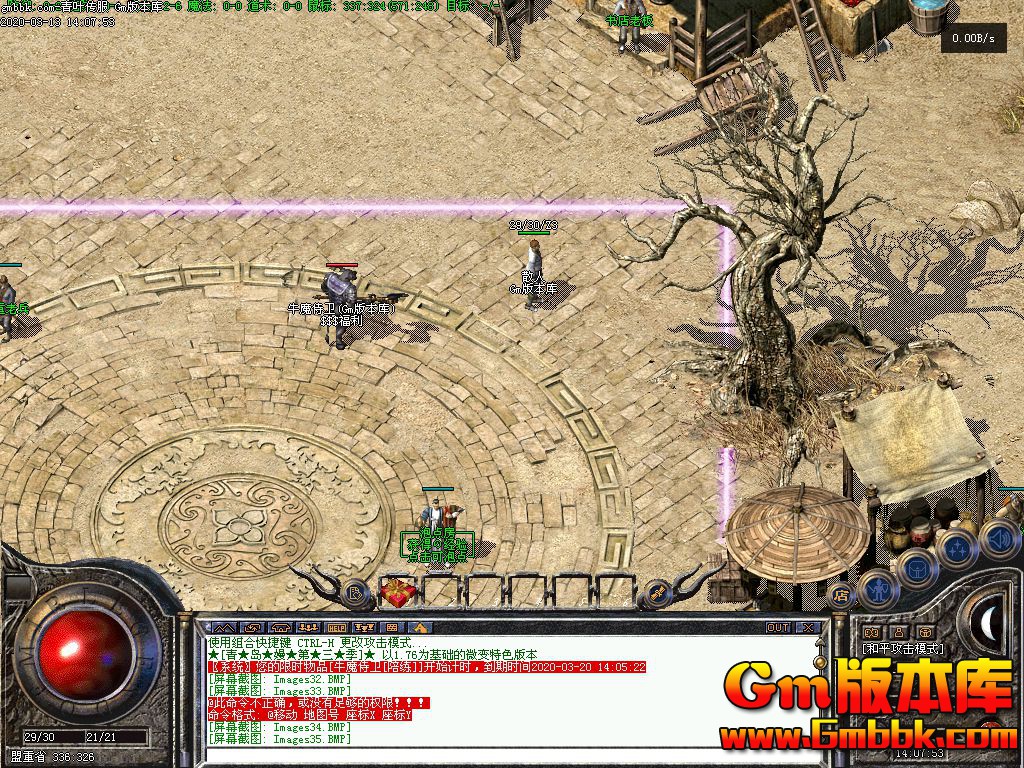The image size is (1024, 768).
Task: Click the network speed 0.00B/s overlay
Action: [x=973, y=39]
